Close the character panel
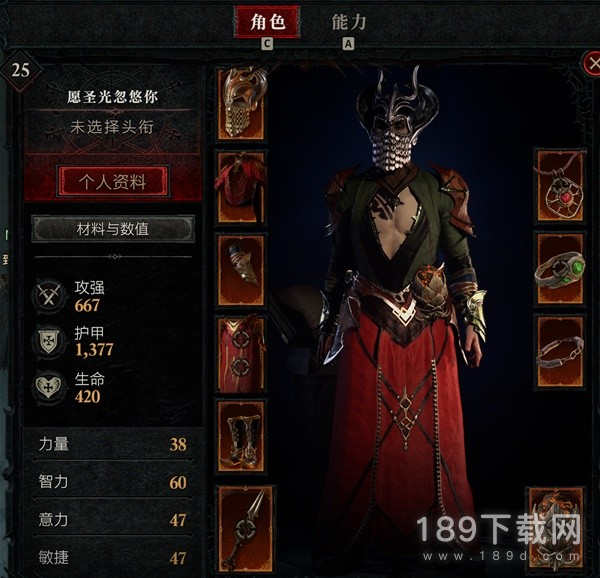Image resolution: width=600 pixels, height=578 pixels. coord(590,63)
